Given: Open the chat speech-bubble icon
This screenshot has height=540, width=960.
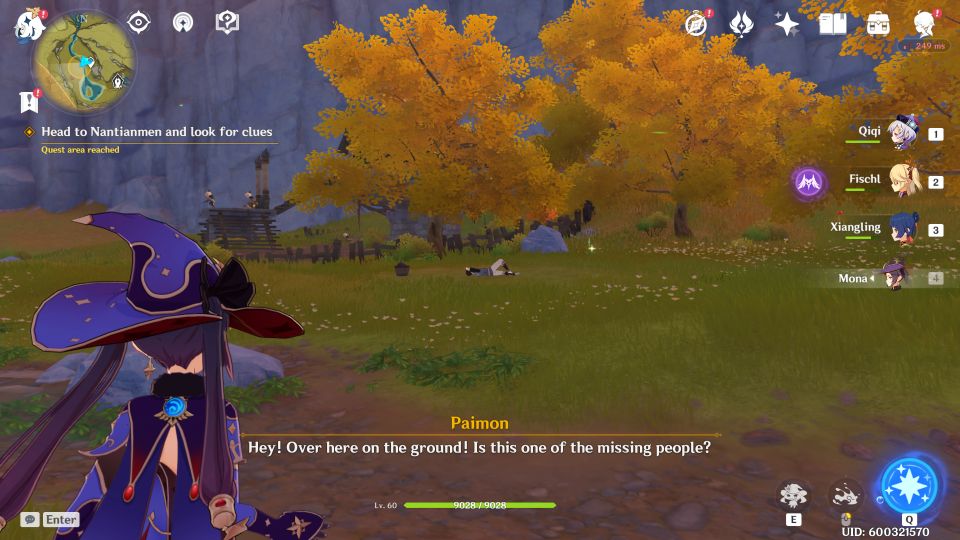Looking at the screenshot, I should (x=29, y=519).
